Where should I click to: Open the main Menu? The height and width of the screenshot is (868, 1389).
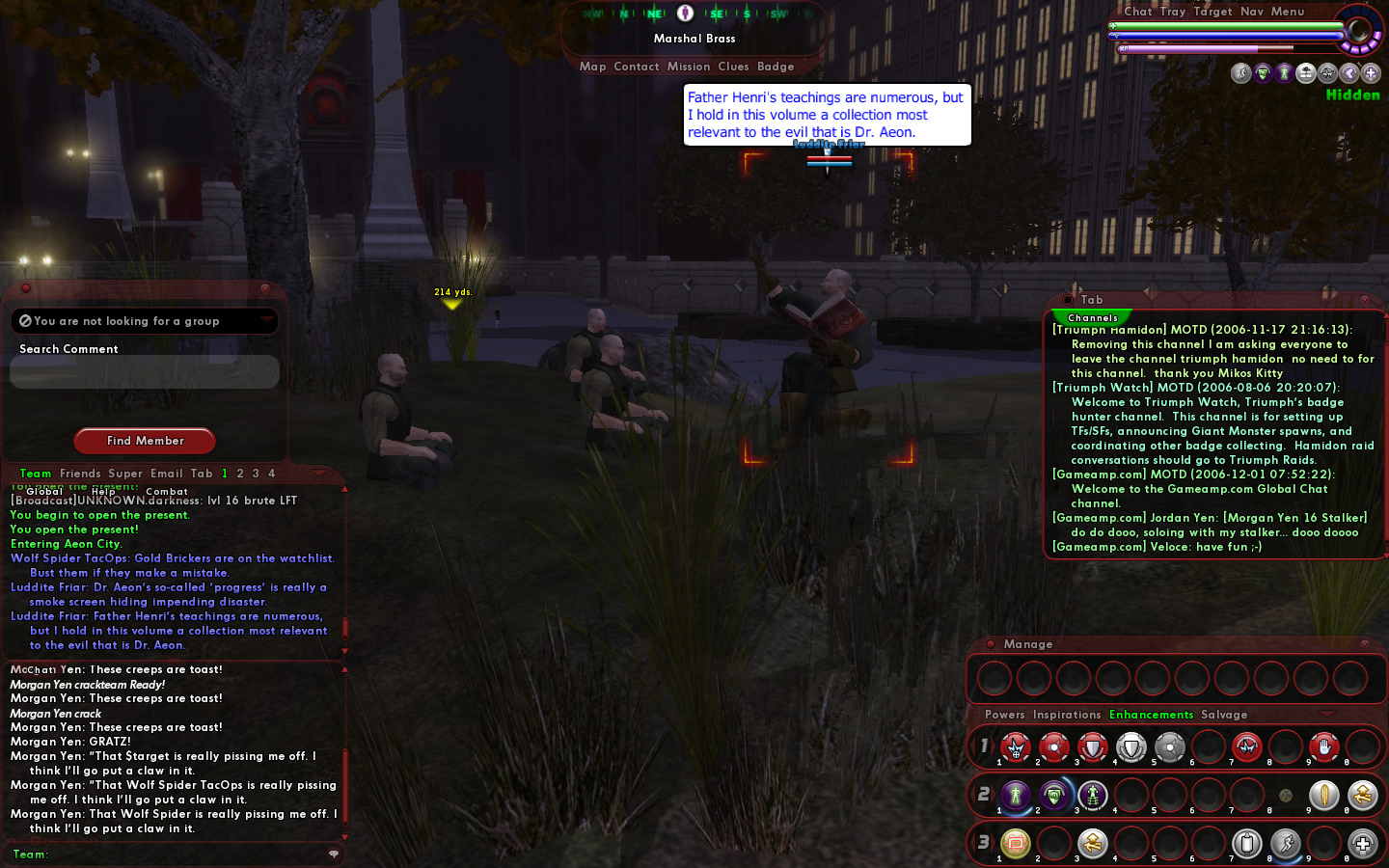point(1288,12)
